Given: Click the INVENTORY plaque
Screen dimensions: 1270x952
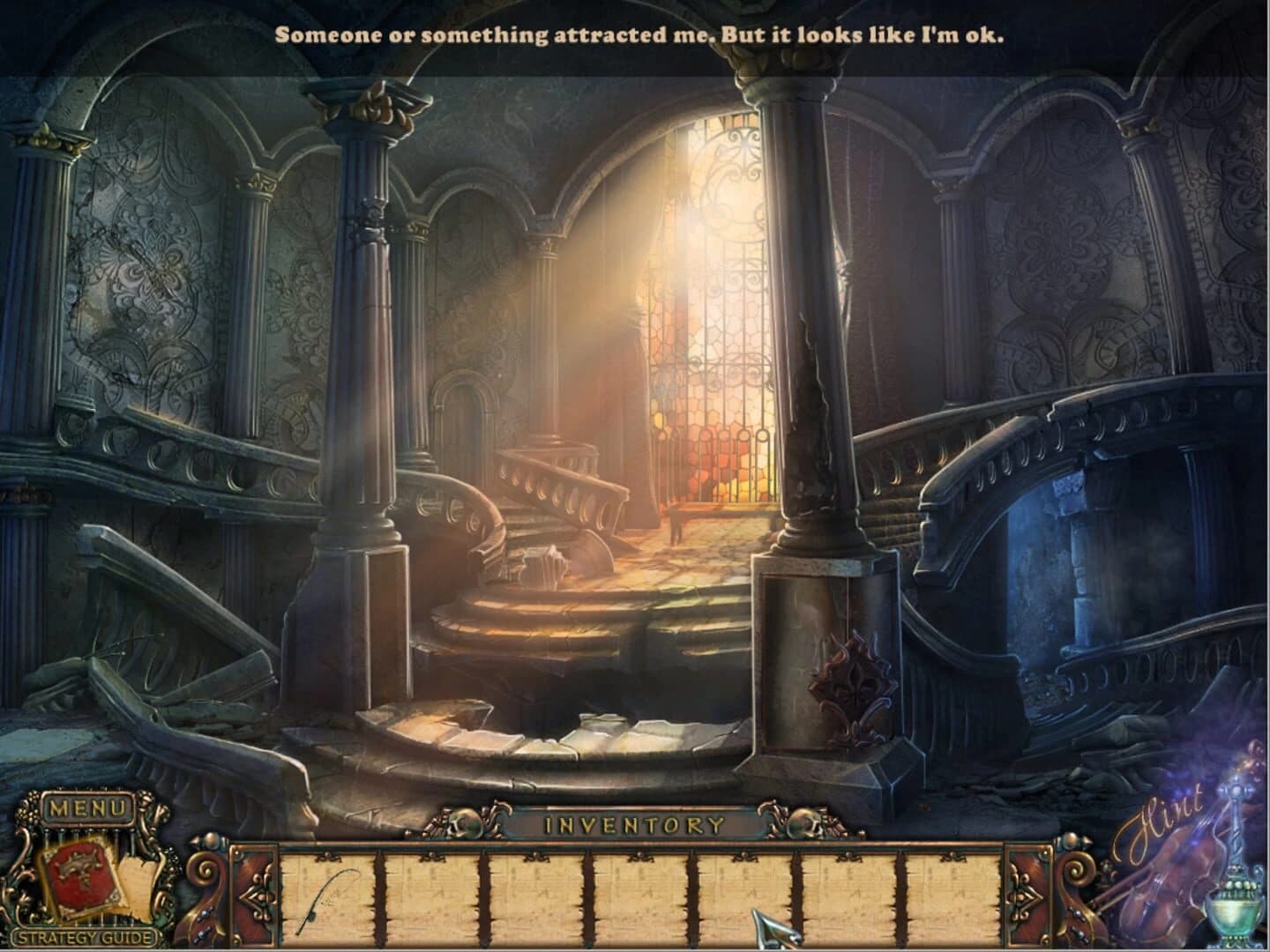Looking at the screenshot, I should pyautogui.click(x=637, y=823).
